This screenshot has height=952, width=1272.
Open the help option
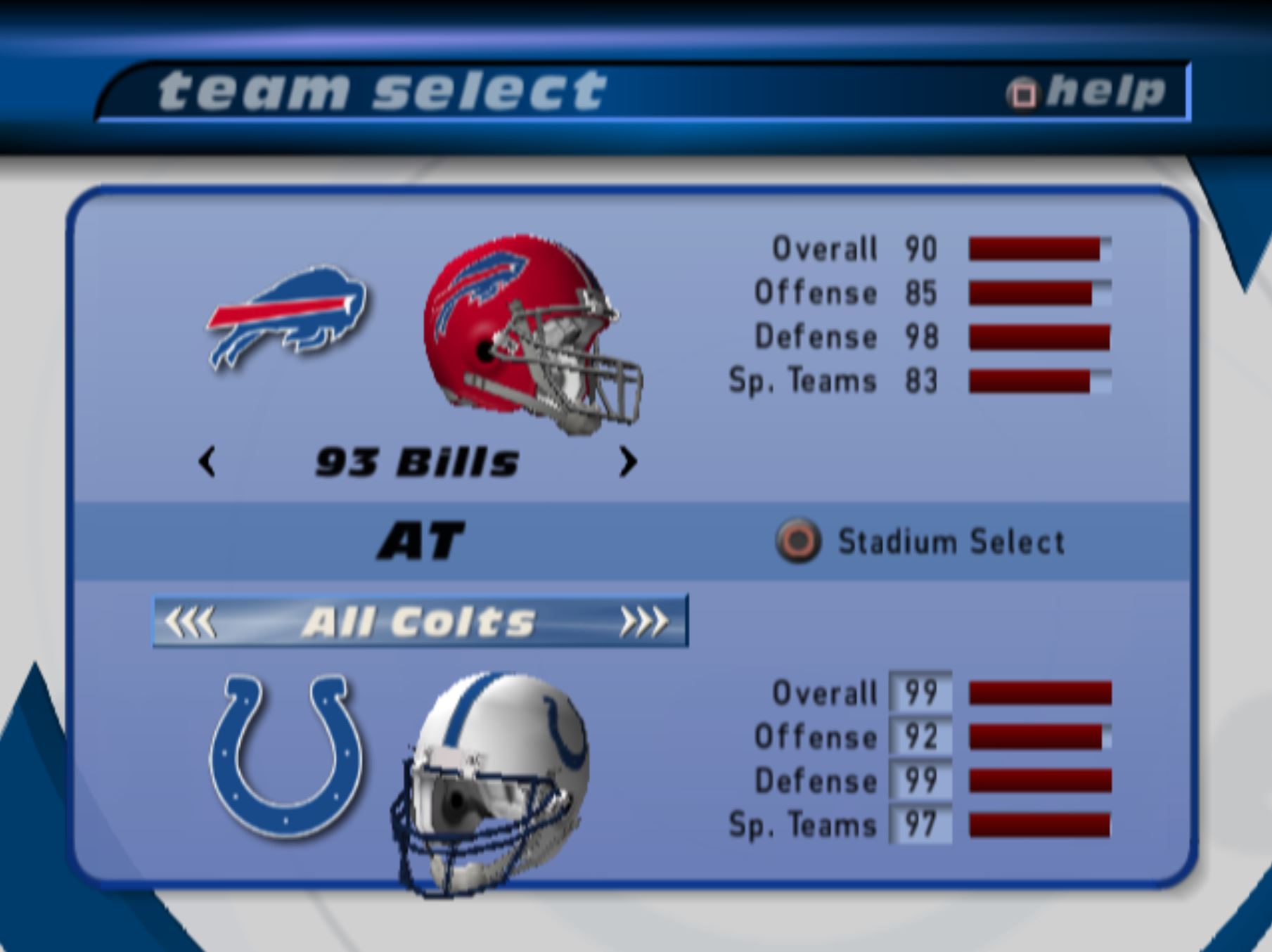click(x=1086, y=92)
